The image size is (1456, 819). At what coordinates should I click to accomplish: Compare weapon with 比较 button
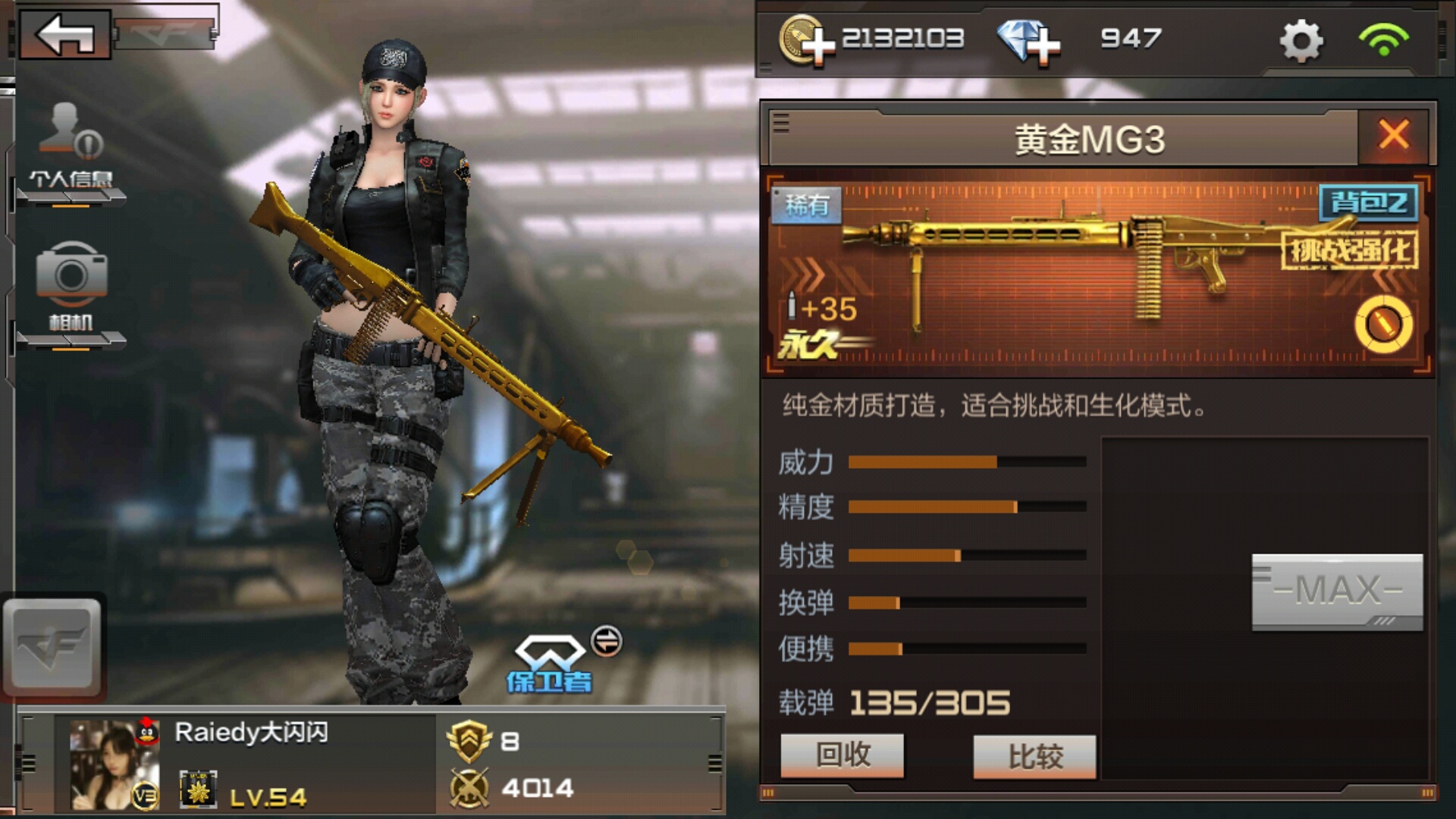(1035, 756)
